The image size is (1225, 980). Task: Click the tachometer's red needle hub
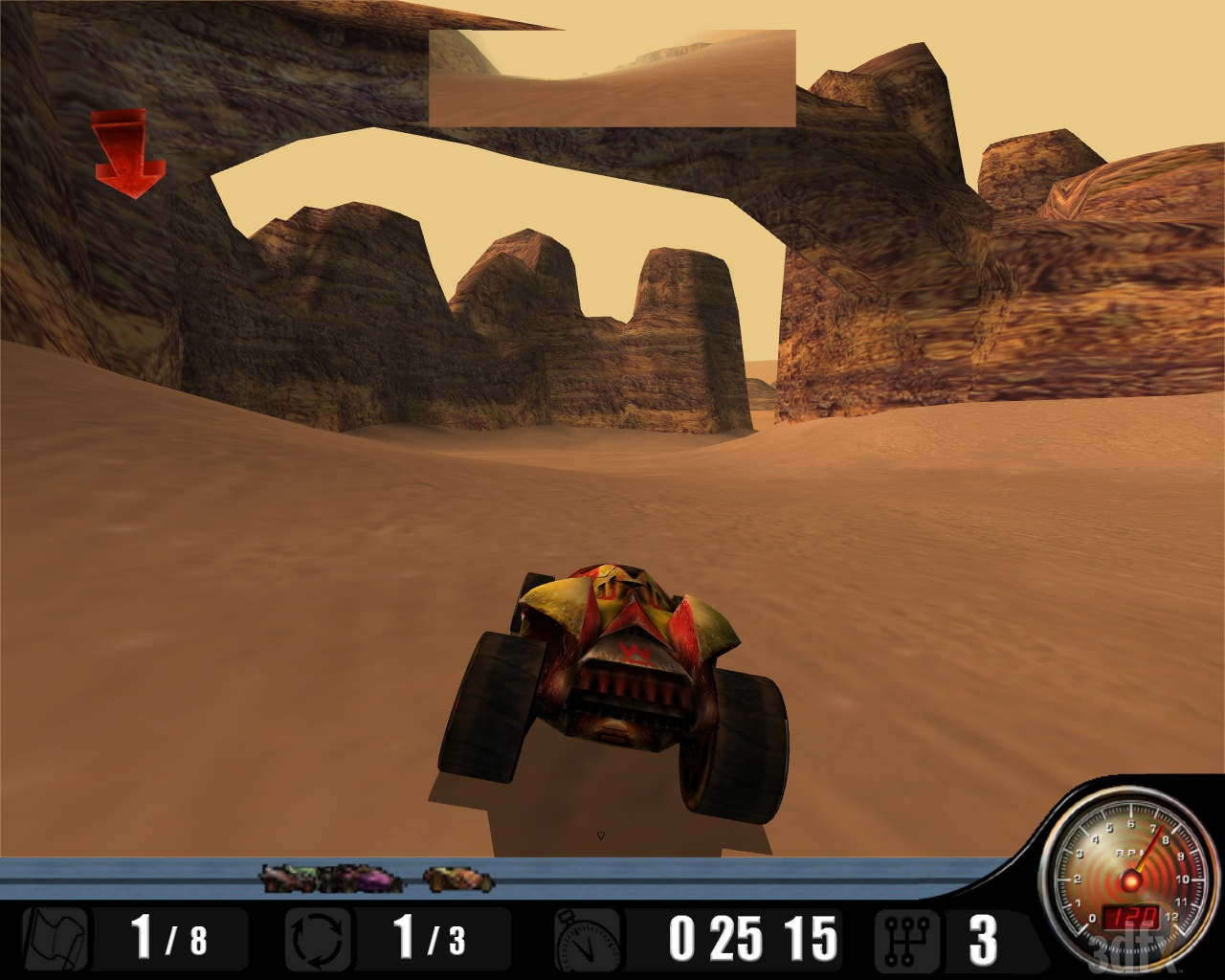point(1130,880)
